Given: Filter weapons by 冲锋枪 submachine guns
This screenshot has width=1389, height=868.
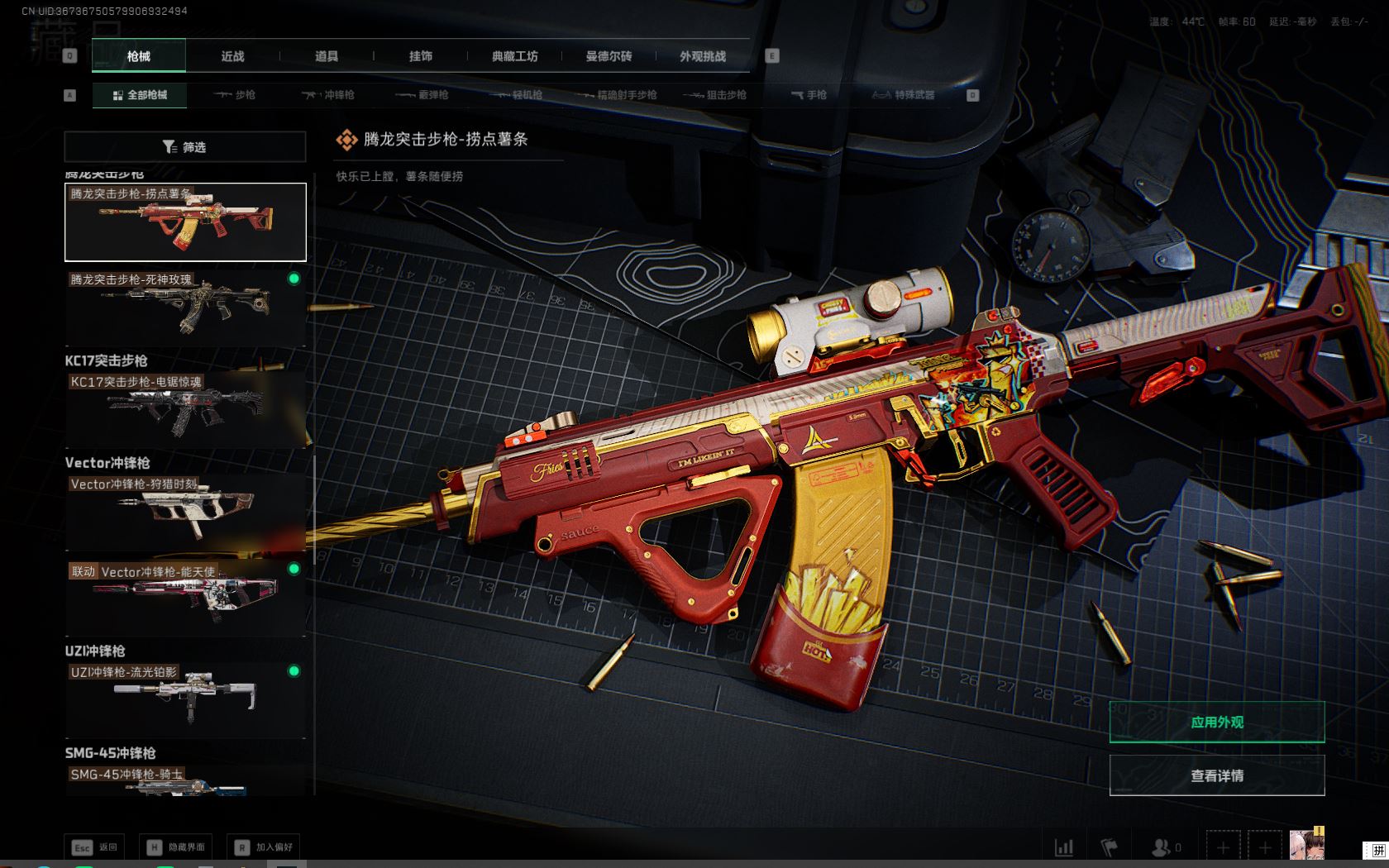Looking at the screenshot, I should [328, 95].
